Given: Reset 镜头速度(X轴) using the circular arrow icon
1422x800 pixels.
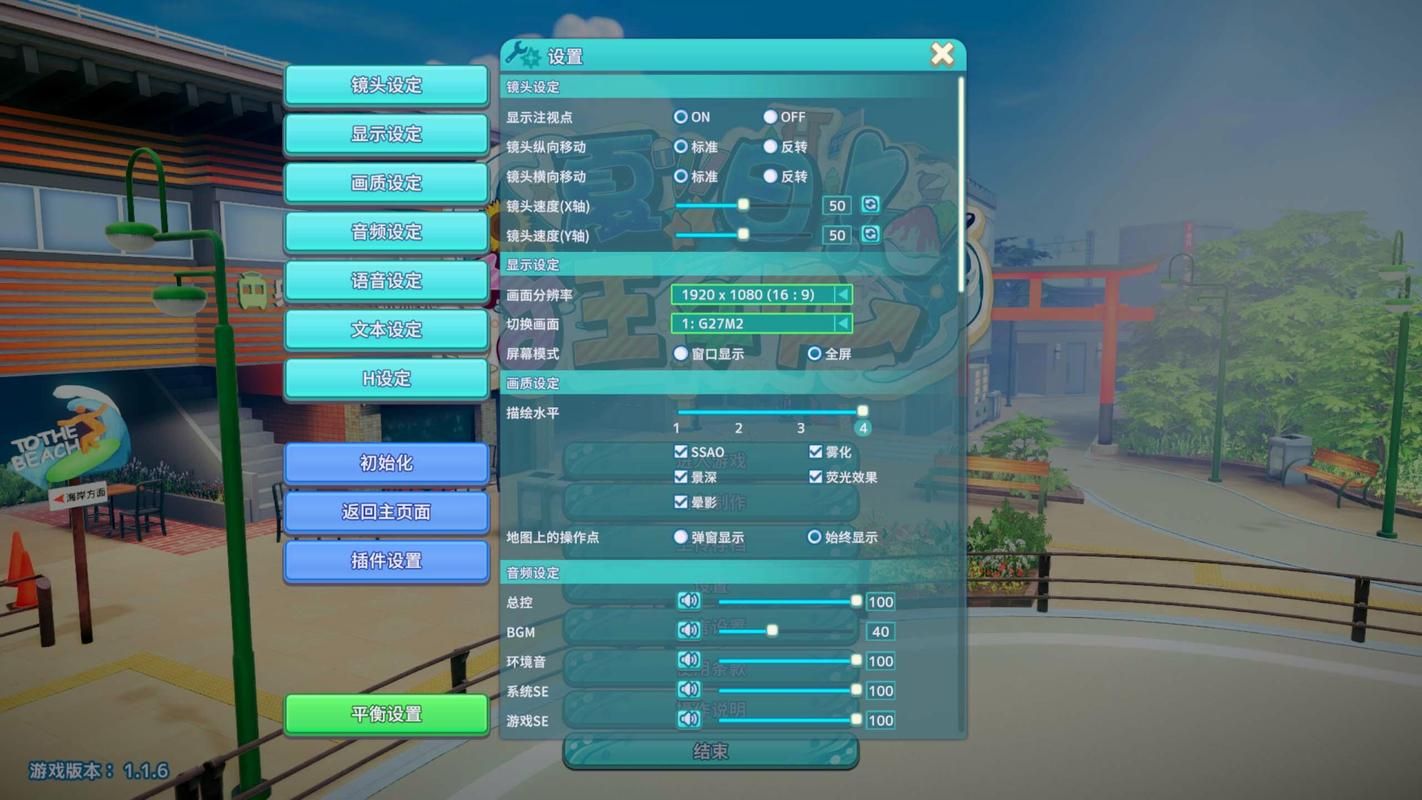Looking at the screenshot, I should coord(869,205).
